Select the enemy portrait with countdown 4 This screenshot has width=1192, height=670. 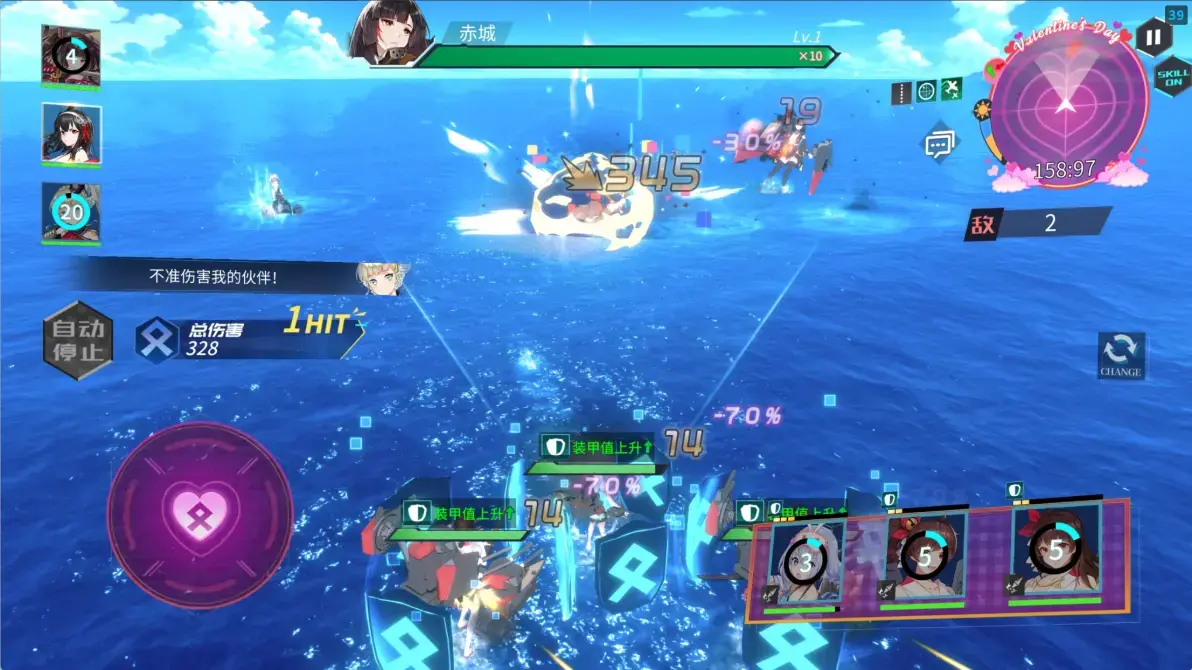click(71, 54)
